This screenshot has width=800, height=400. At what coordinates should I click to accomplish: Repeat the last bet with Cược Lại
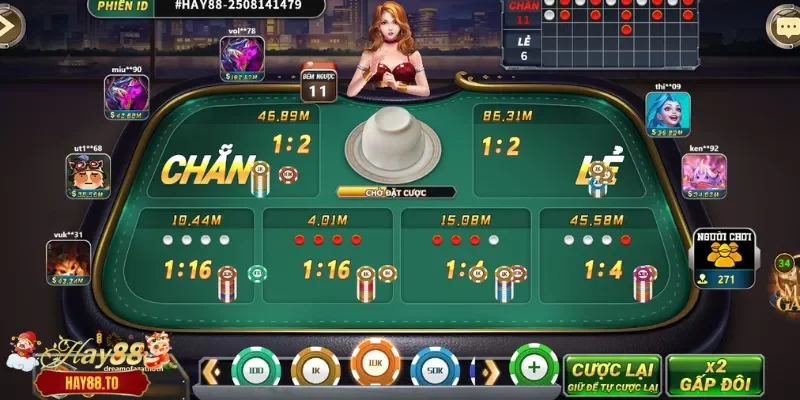[609, 372]
